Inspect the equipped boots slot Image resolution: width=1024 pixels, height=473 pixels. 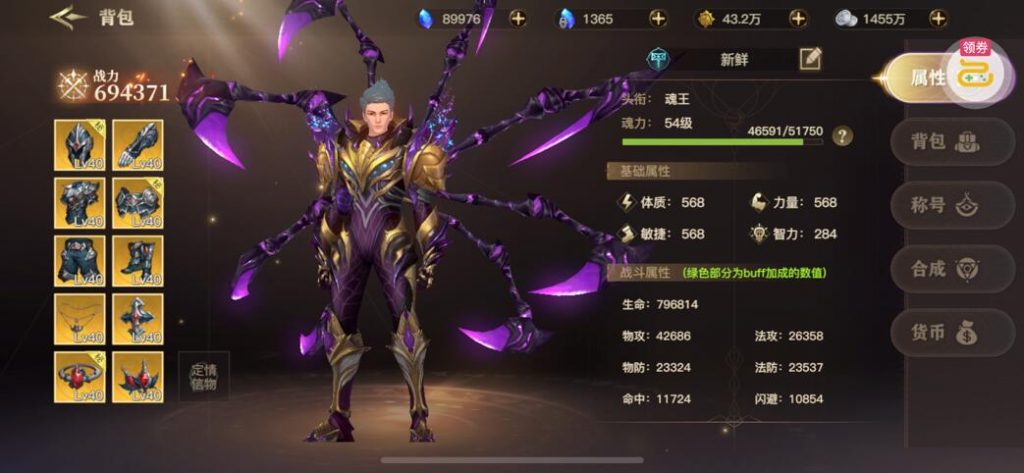point(138,261)
